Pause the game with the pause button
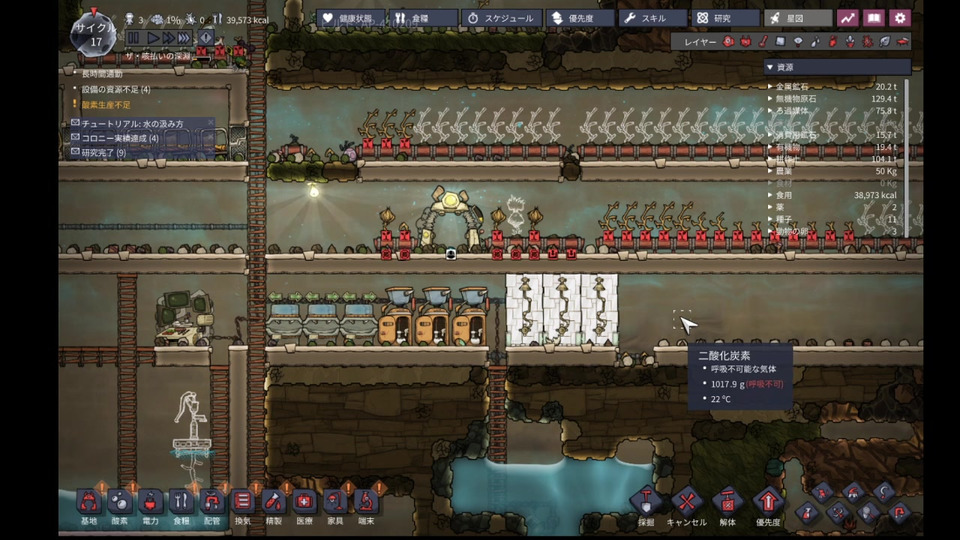Viewport: 960px width, 540px height. tap(134, 38)
